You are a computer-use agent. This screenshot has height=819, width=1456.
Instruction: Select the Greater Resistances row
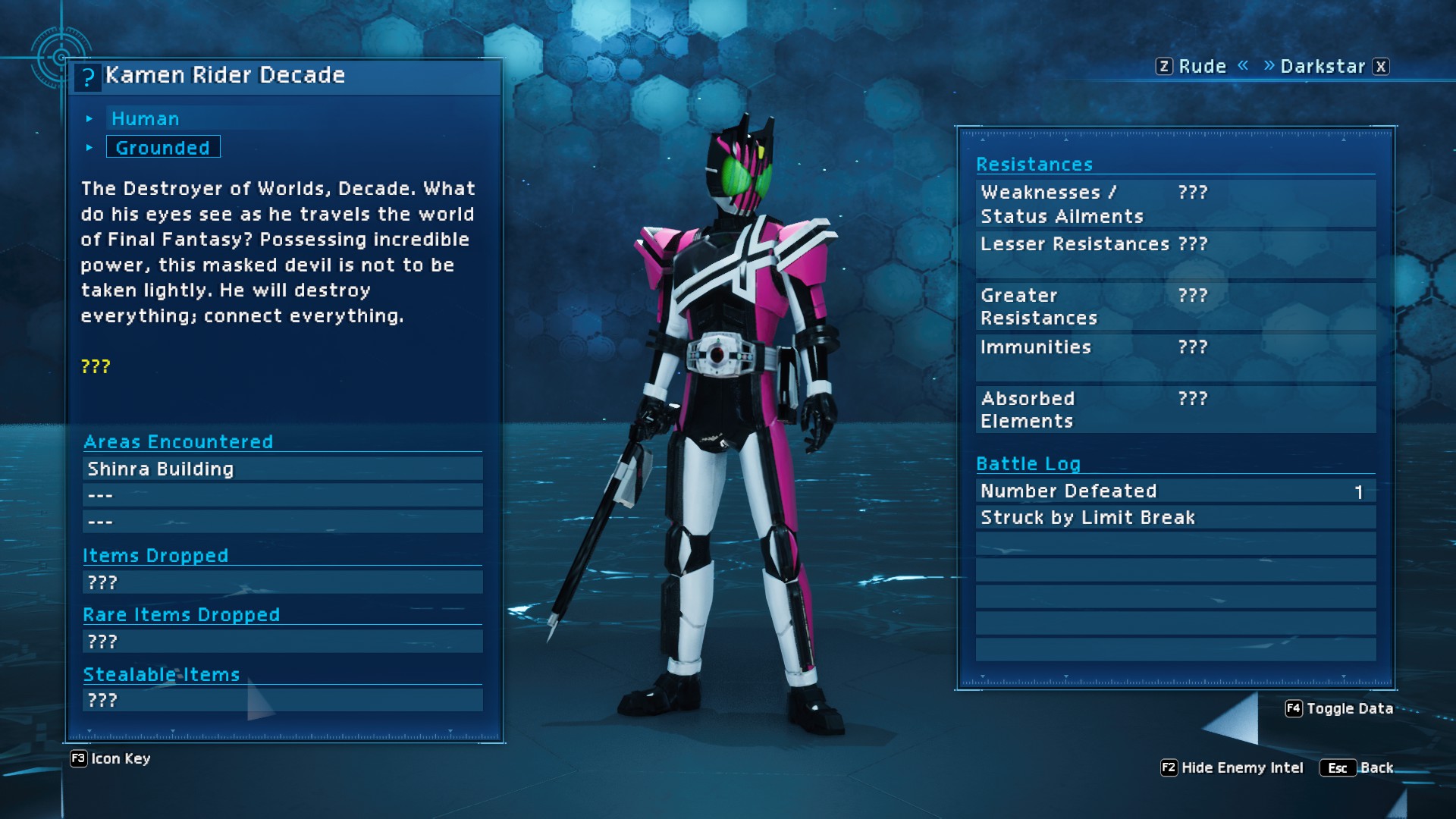pyautogui.click(x=1175, y=306)
